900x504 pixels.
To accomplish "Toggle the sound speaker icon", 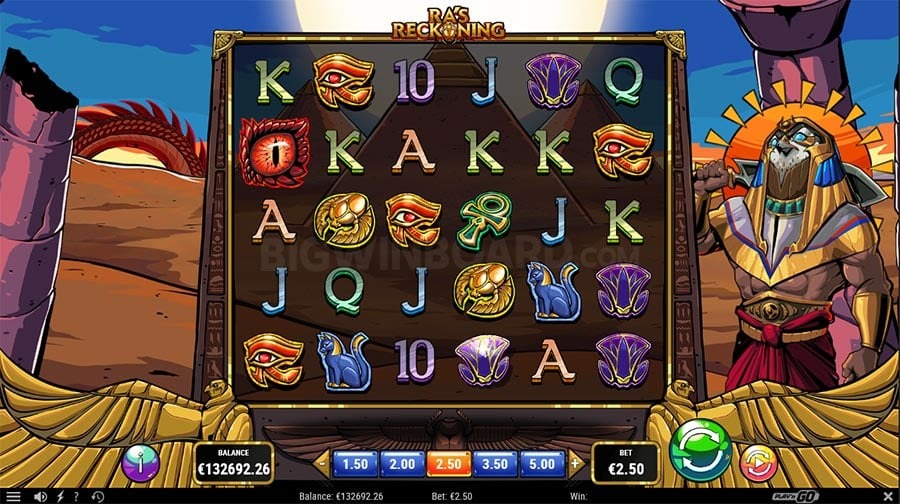I will pos(40,496).
